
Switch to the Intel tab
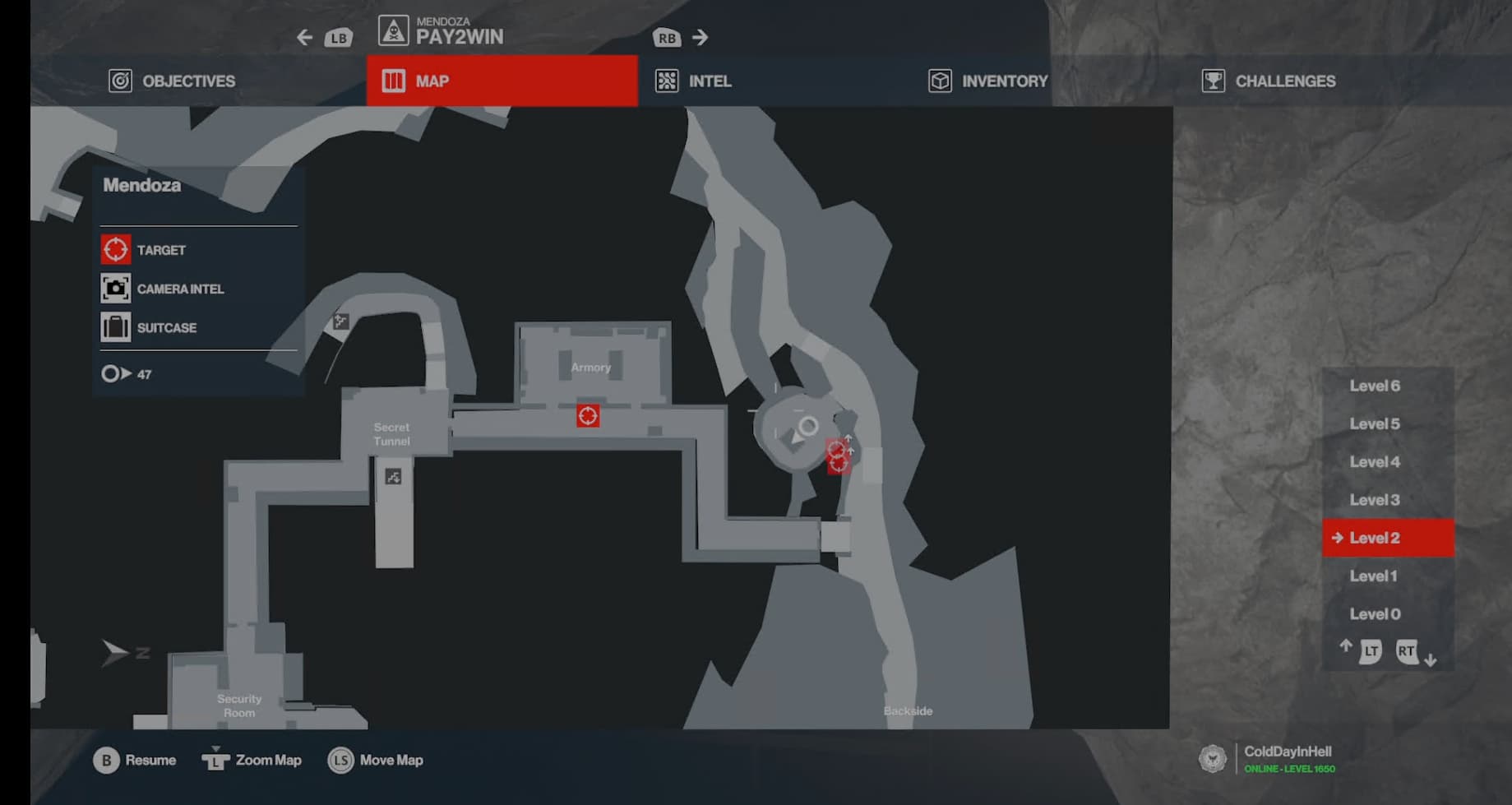693,81
